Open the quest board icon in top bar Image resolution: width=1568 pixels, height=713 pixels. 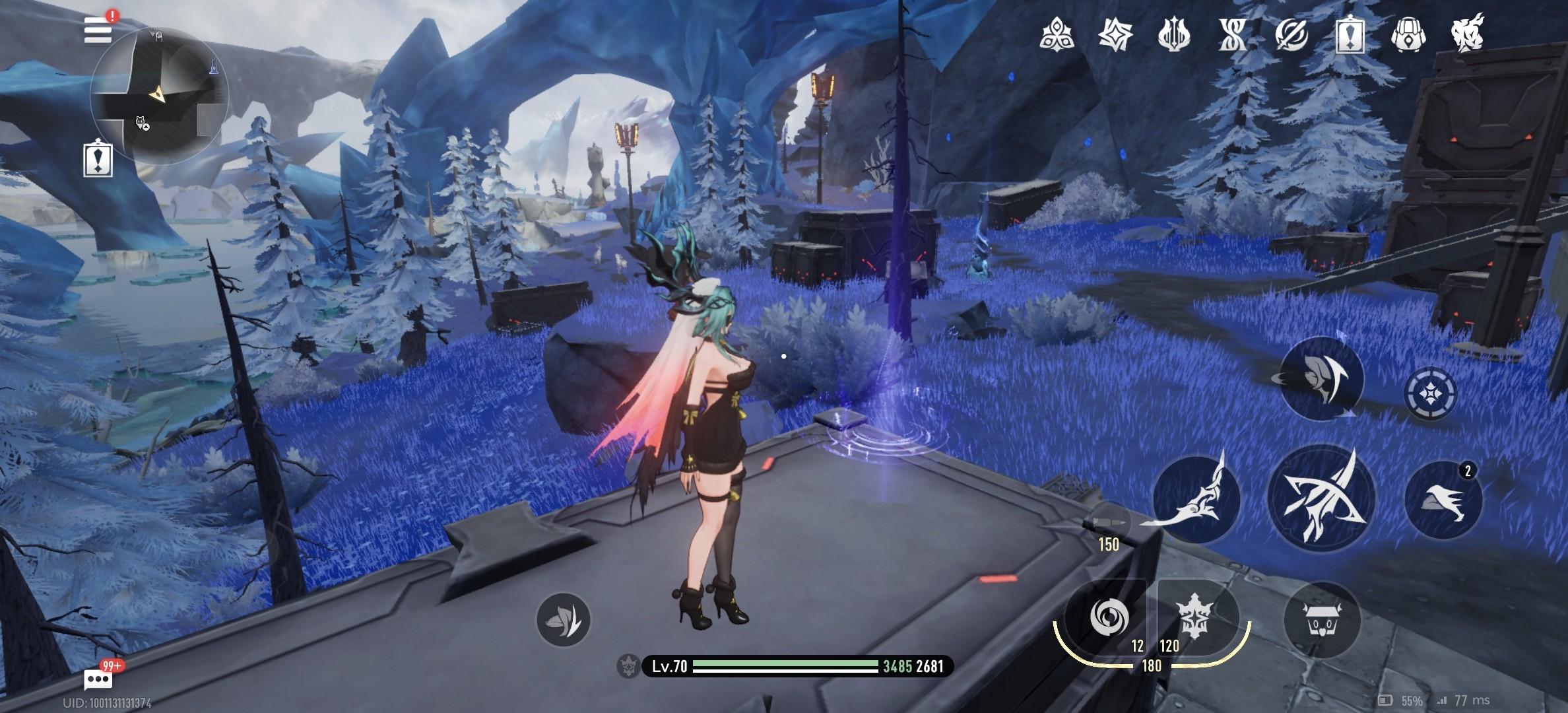[1350, 34]
